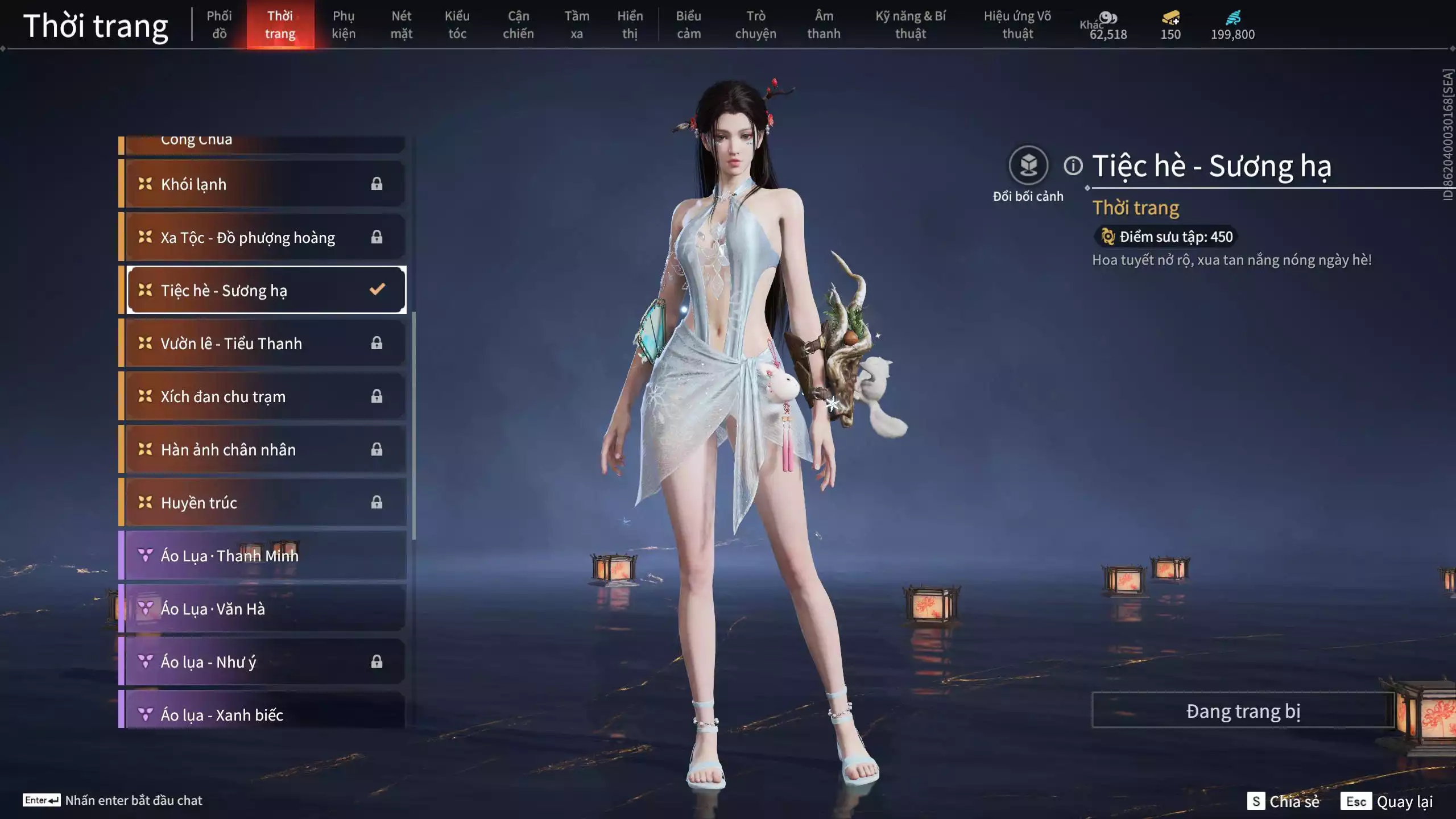
Task: Select the Nét mặt tab
Action: 401,25
